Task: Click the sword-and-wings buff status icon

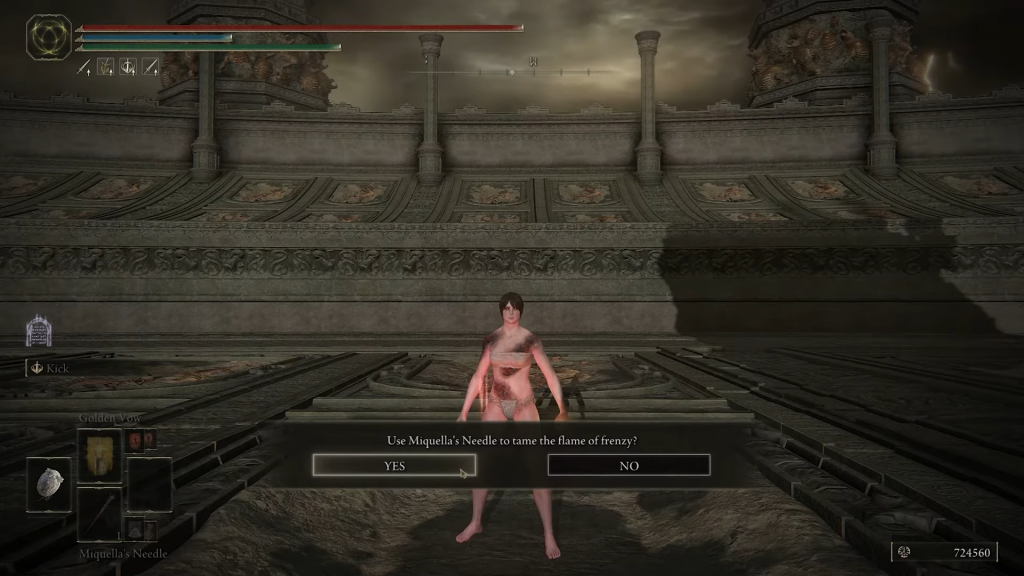Action: coord(128,67)
